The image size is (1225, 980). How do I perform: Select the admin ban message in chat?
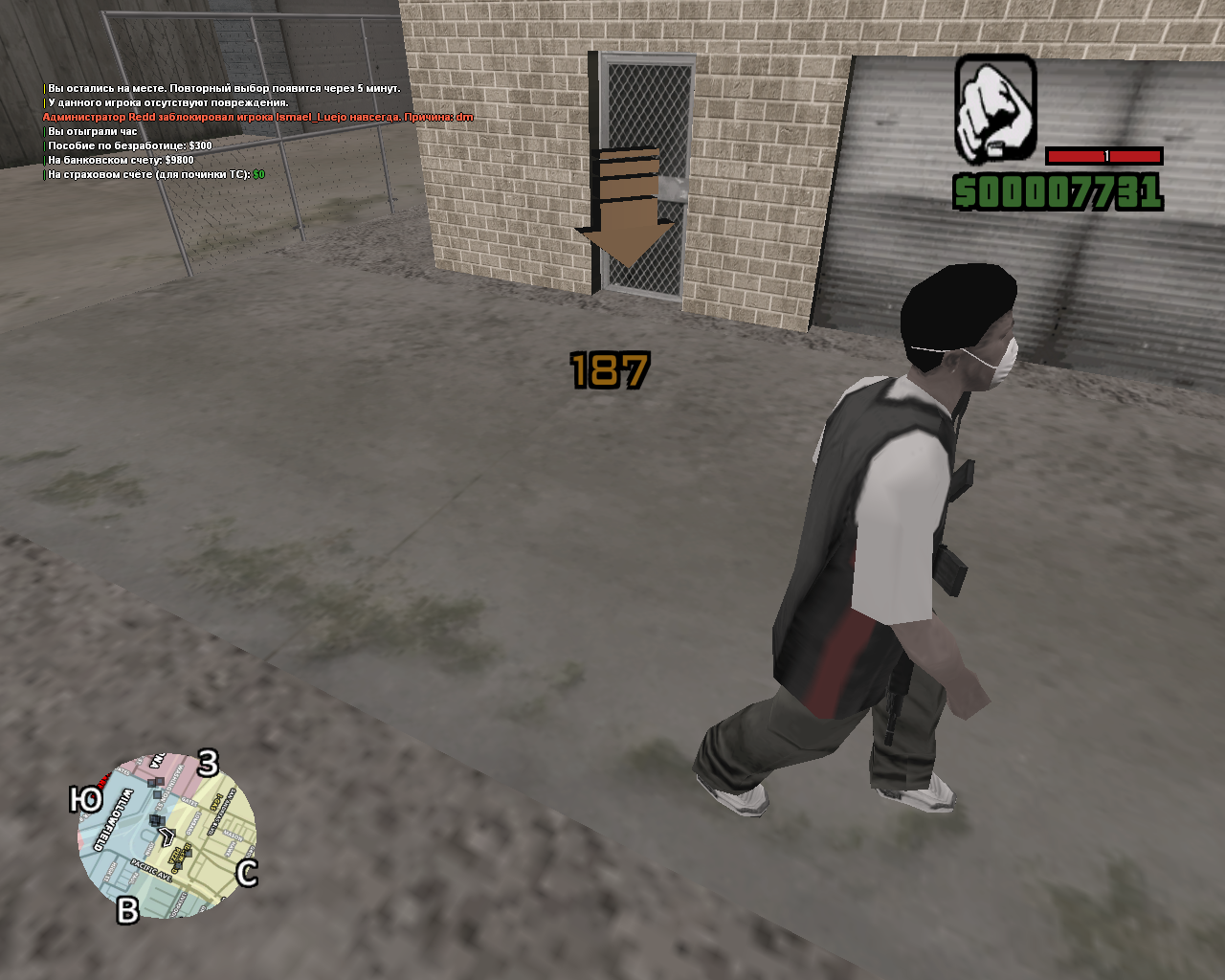(258, 117)
